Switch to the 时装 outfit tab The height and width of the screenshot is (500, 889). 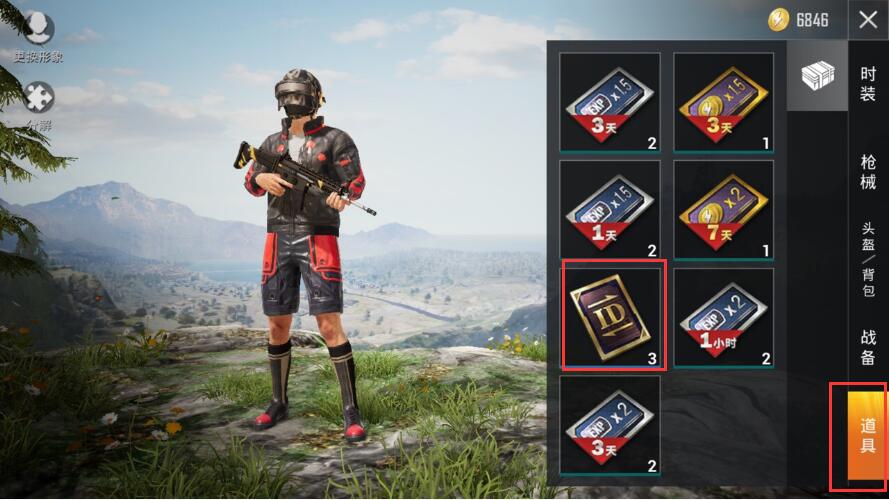[868, 83]
